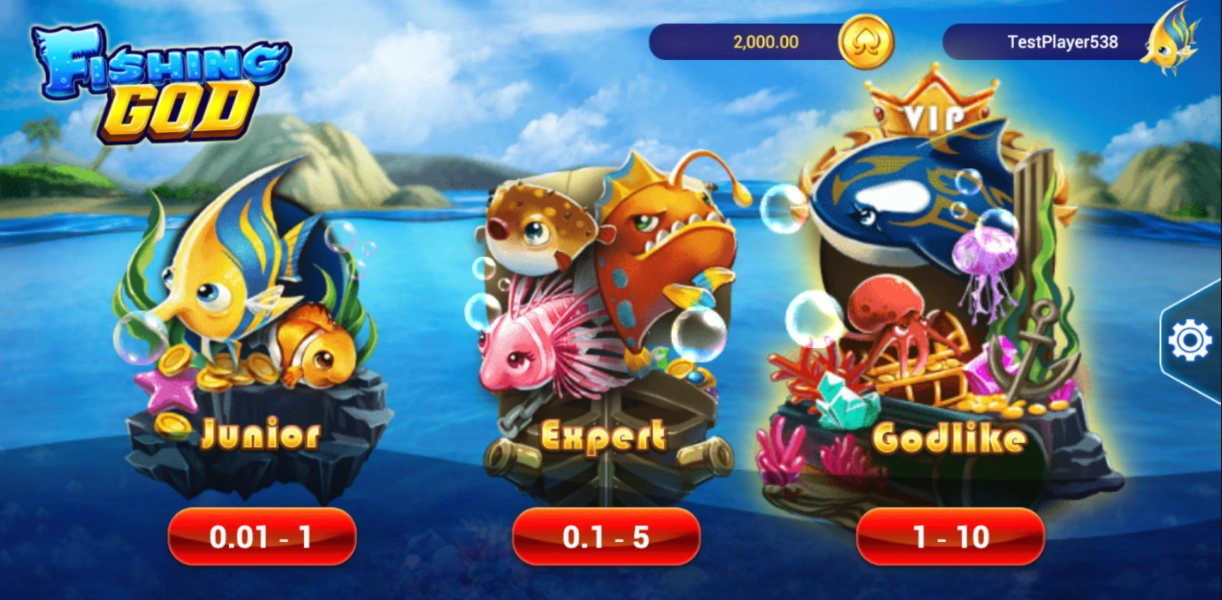1222x600 pixels.
Task: Tap the gold coin balance icon
Action: coord(865,42)
